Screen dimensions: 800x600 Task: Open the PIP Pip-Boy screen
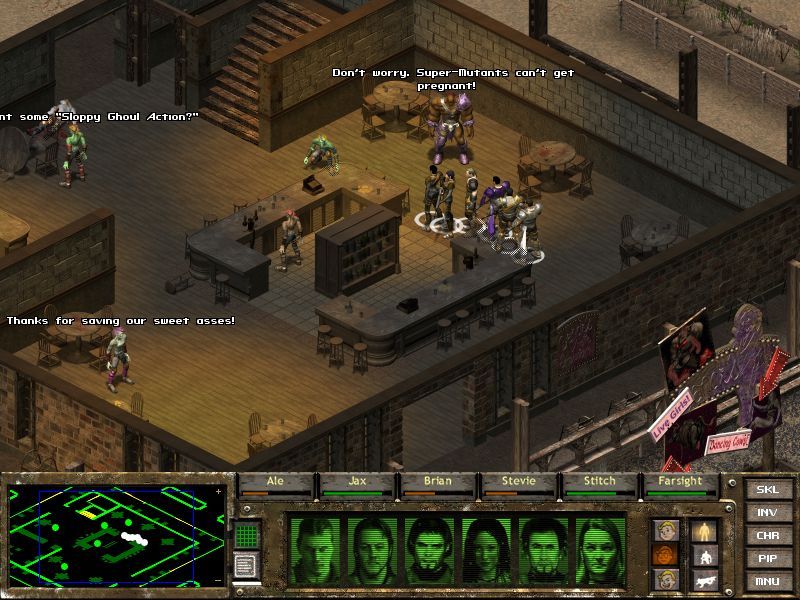[x=767, y=558]
